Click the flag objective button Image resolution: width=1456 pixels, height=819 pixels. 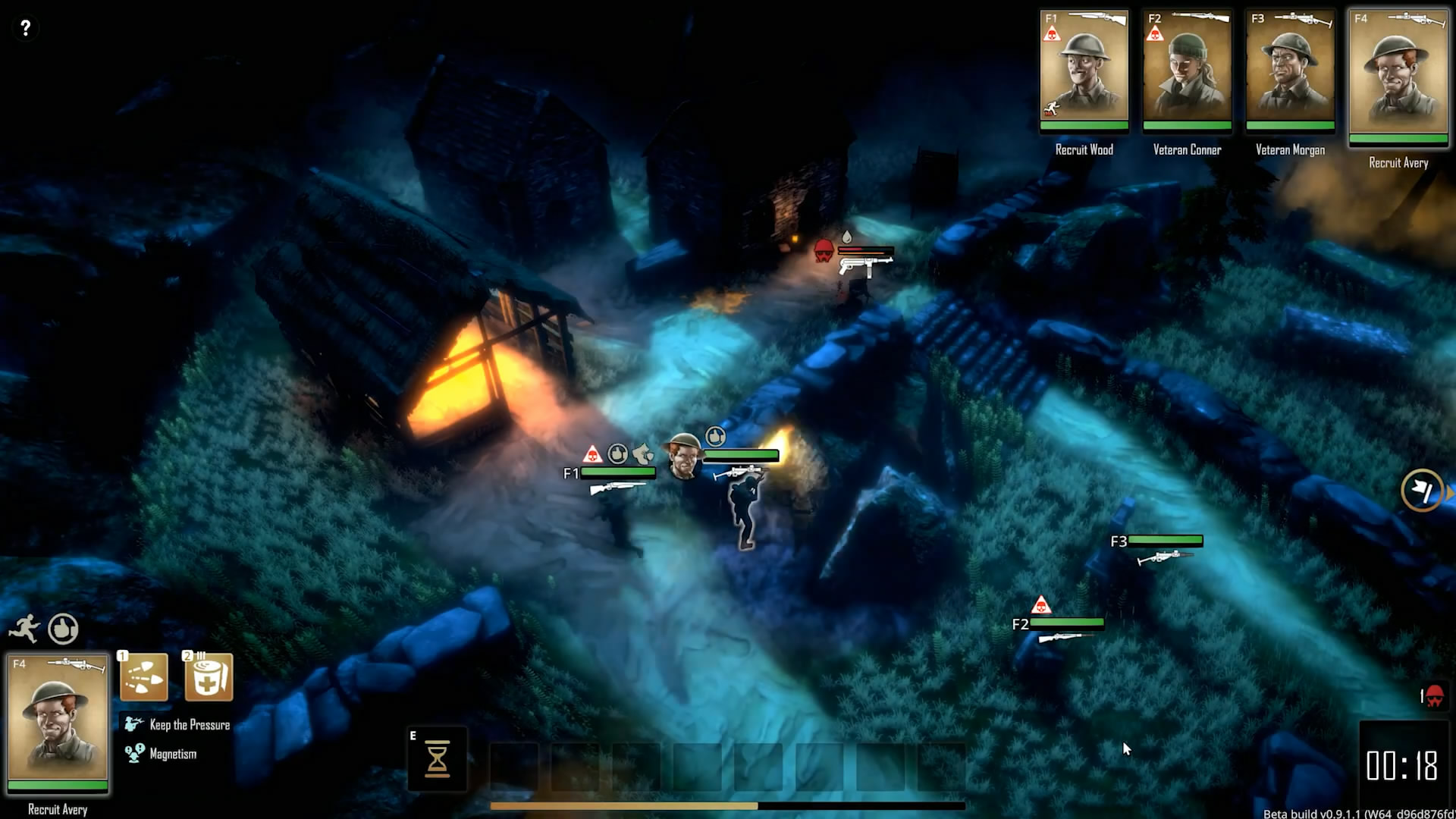(x=1422, y=491)
